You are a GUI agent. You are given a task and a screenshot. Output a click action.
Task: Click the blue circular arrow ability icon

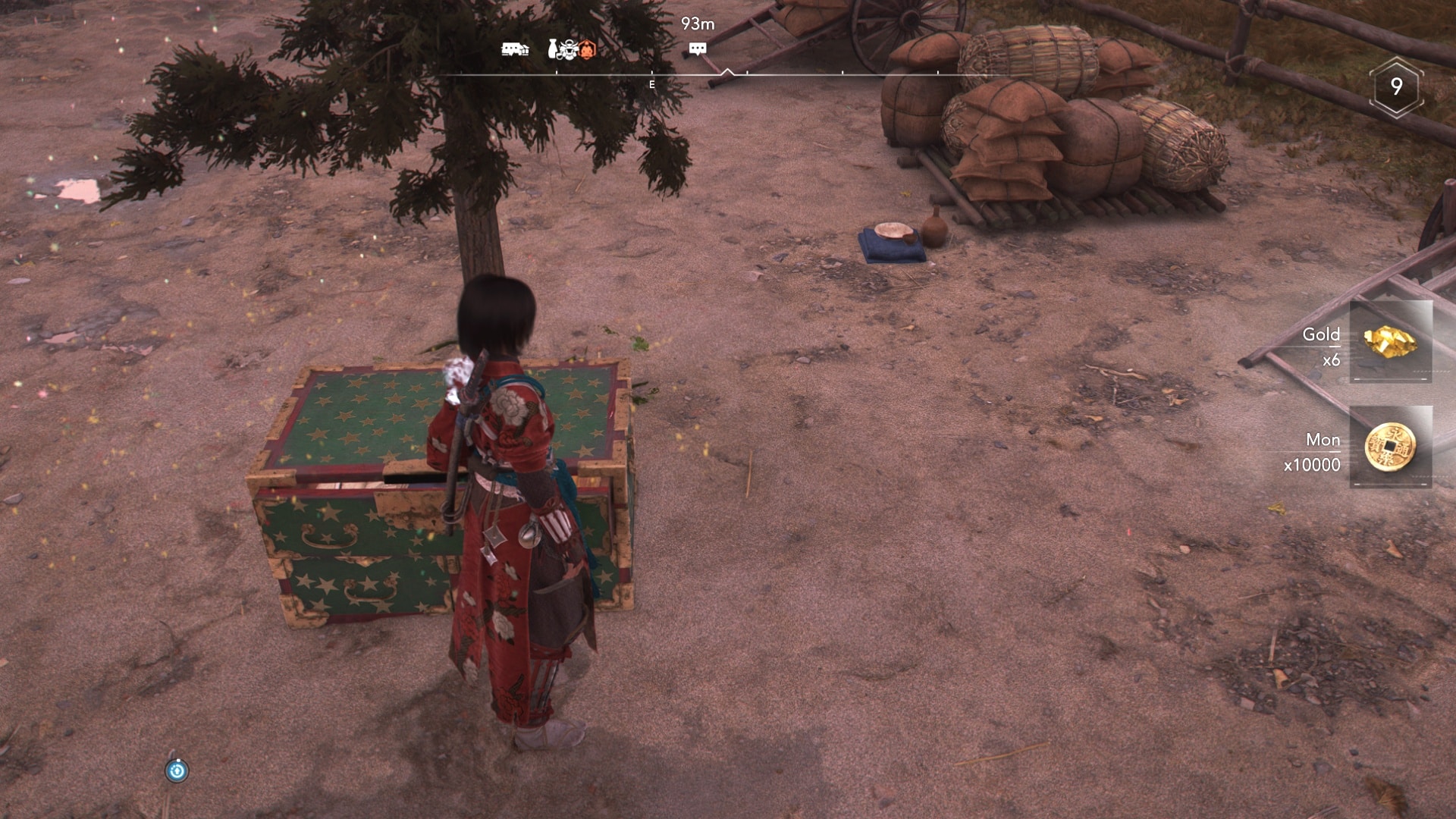[x=177, y=771]
